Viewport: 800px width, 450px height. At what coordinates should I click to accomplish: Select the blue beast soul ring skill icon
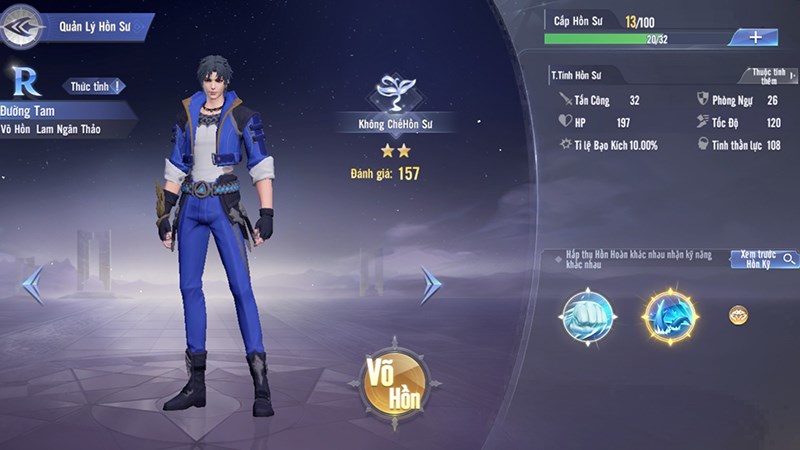point(669,317)
